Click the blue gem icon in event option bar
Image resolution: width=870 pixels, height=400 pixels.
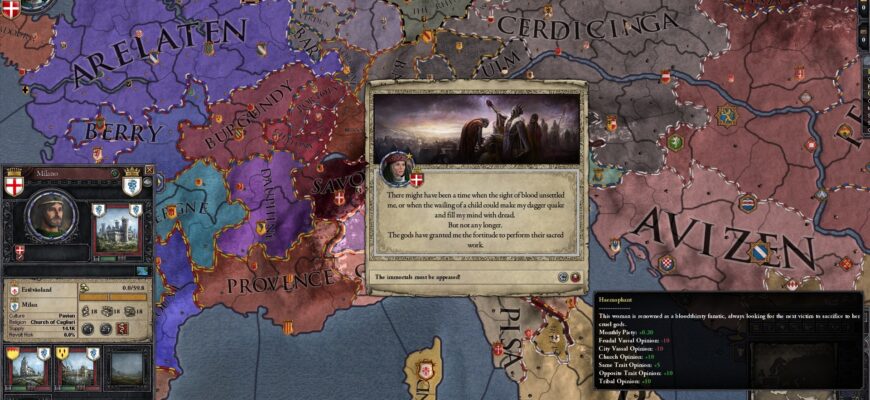point(564,277)
